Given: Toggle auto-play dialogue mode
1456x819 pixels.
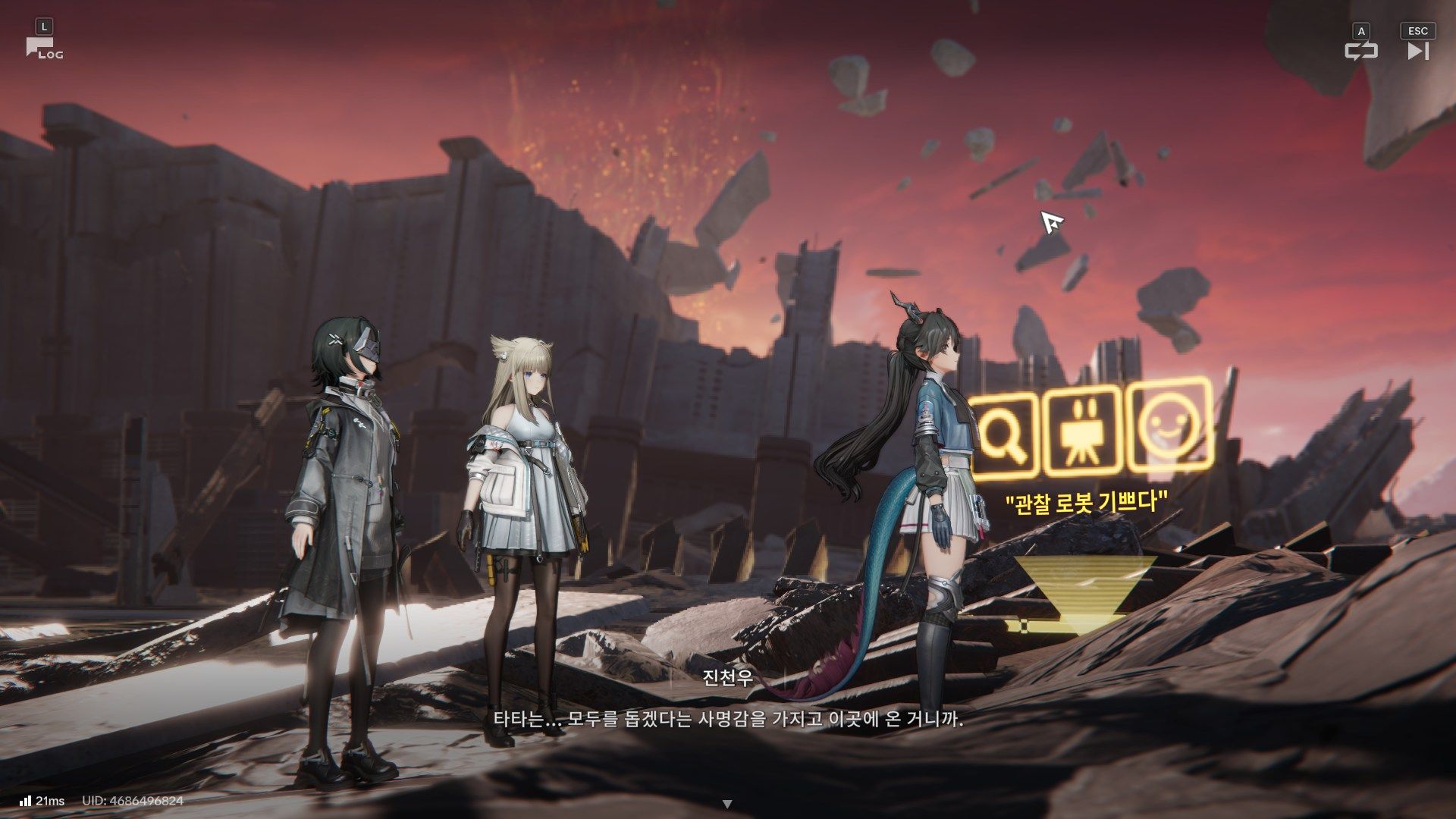Looking at the screenshot, I should tap(1360, 51).
